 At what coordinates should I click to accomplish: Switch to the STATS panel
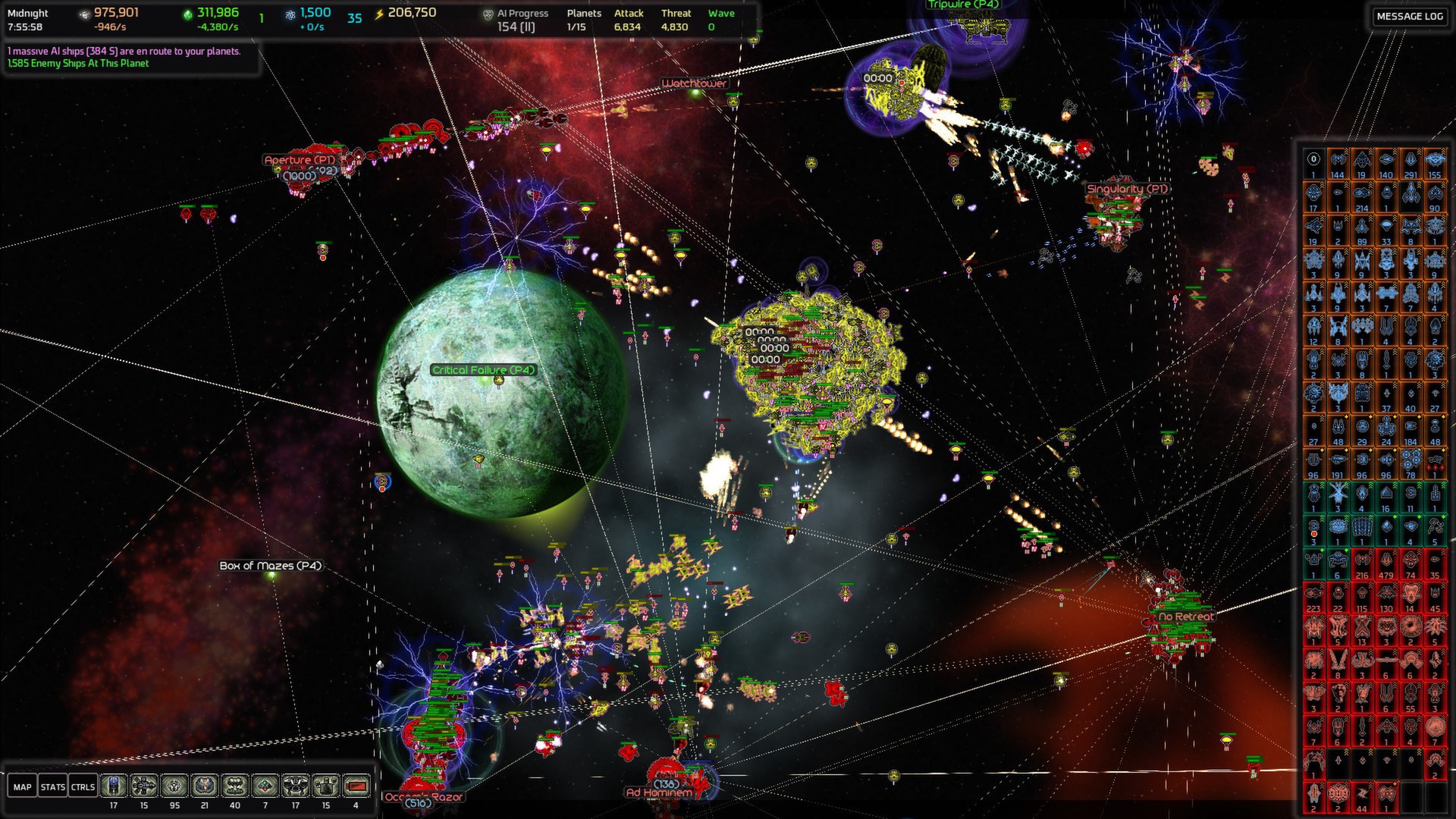pos(53,786)
